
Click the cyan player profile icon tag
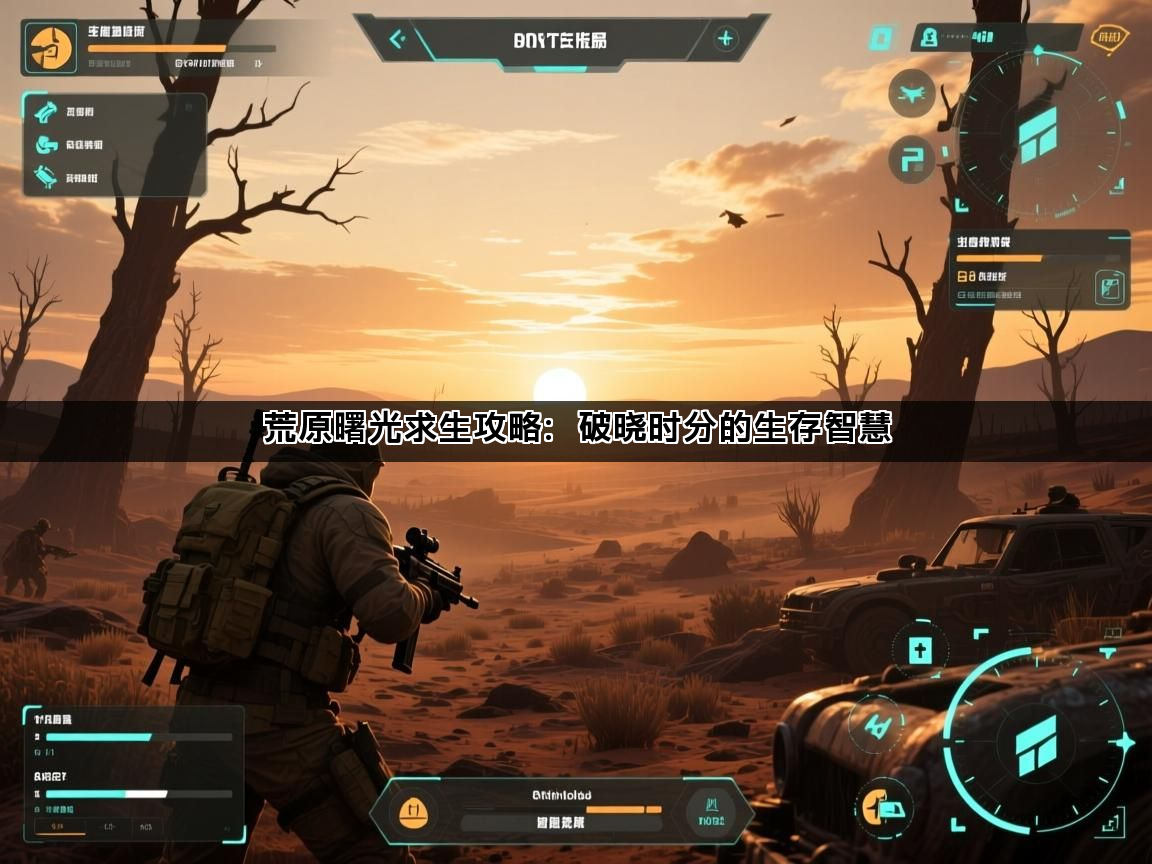point(929,39)
